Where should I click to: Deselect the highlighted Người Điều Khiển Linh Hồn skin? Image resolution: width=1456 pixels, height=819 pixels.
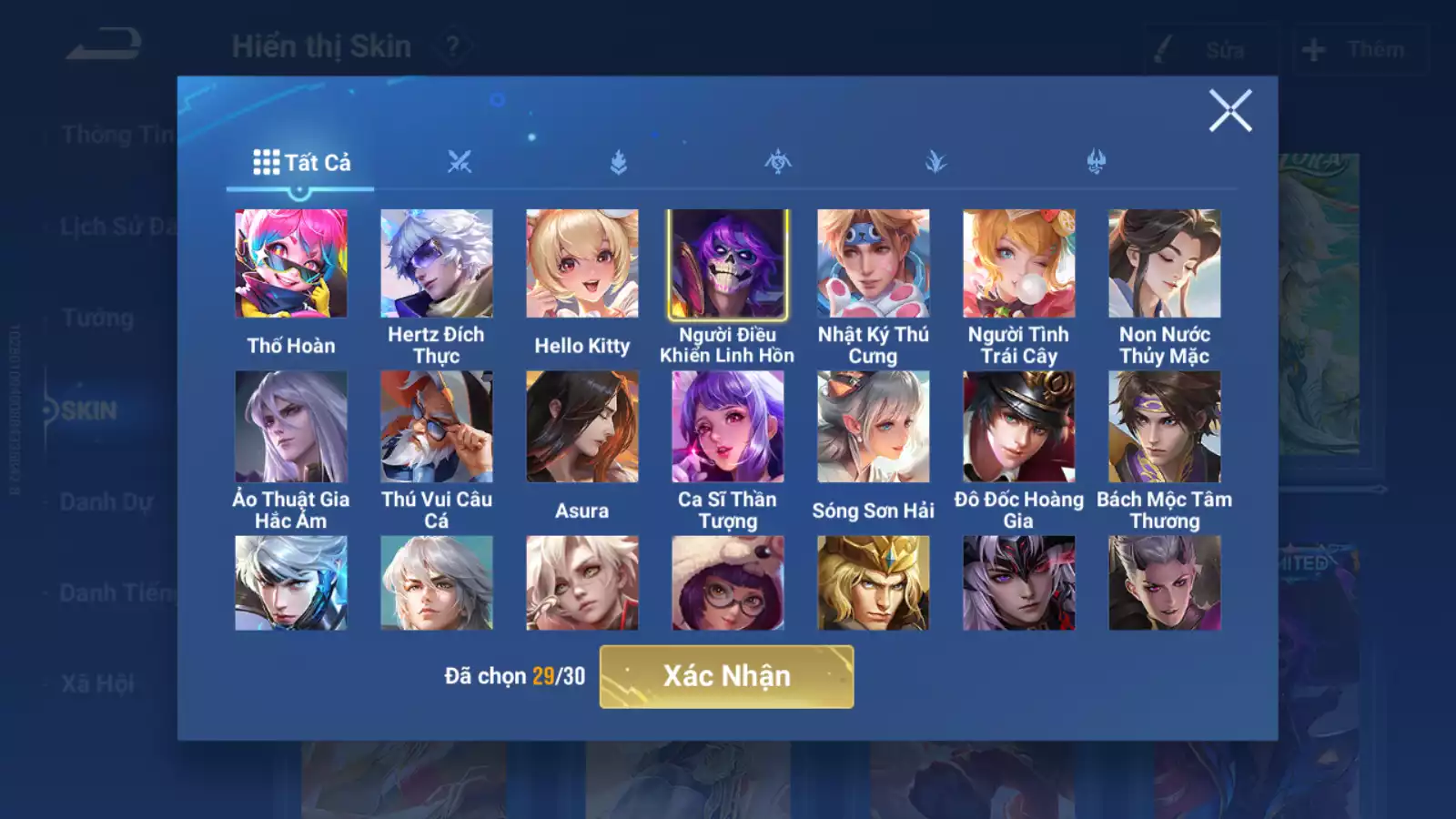(727, 263)
